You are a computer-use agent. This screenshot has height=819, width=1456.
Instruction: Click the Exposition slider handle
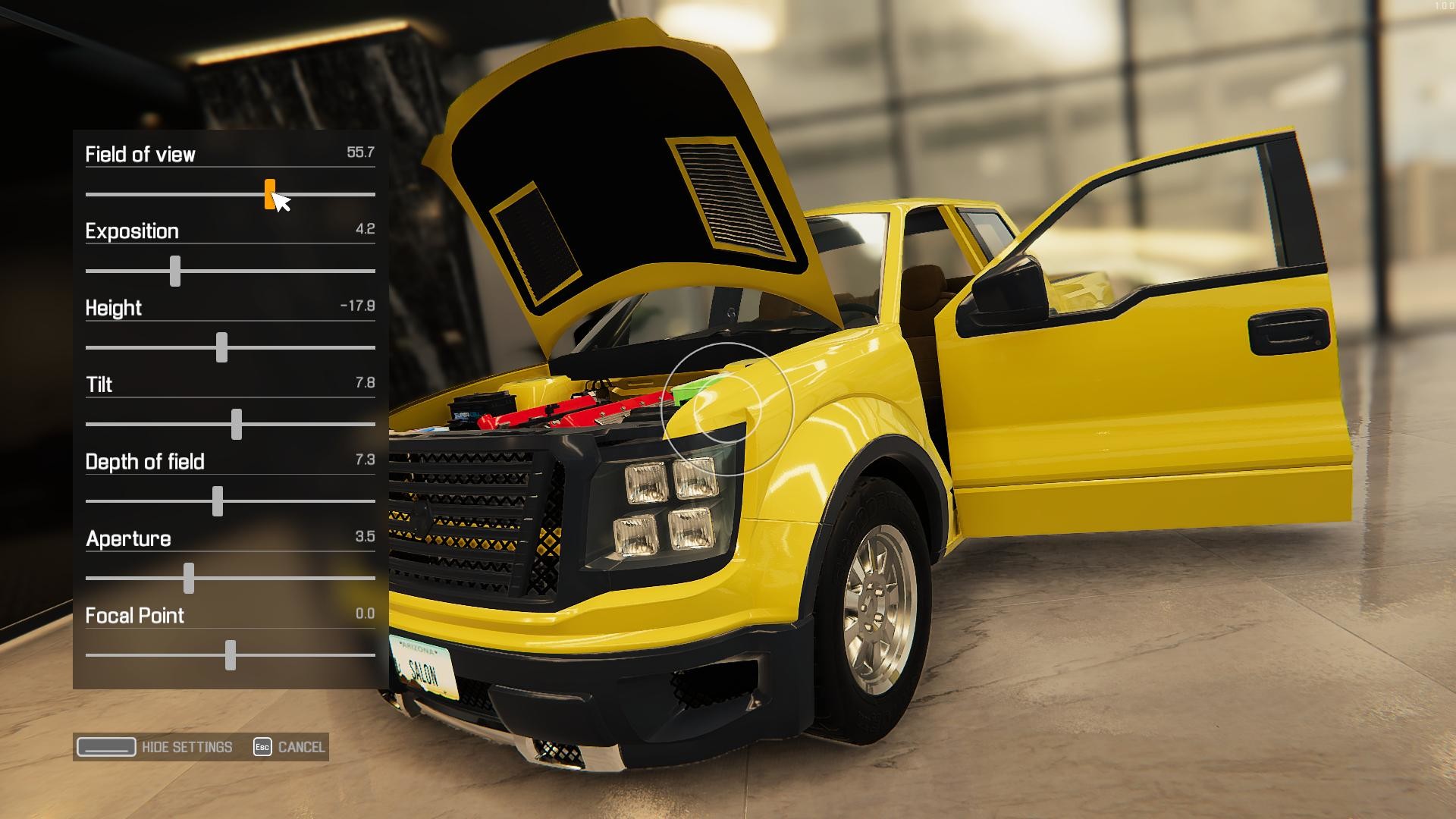coord(176,271)
